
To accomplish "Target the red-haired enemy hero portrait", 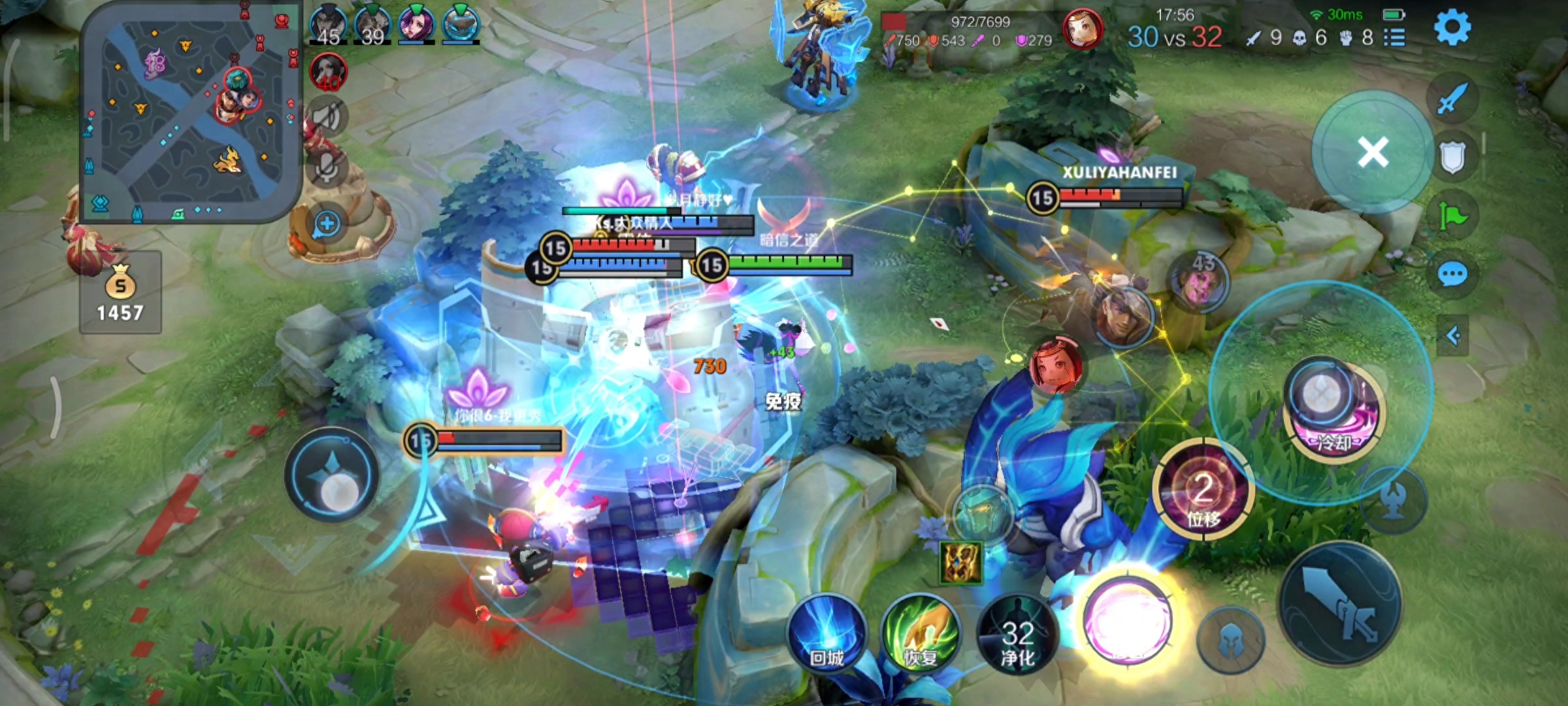I will [1055, 366].
